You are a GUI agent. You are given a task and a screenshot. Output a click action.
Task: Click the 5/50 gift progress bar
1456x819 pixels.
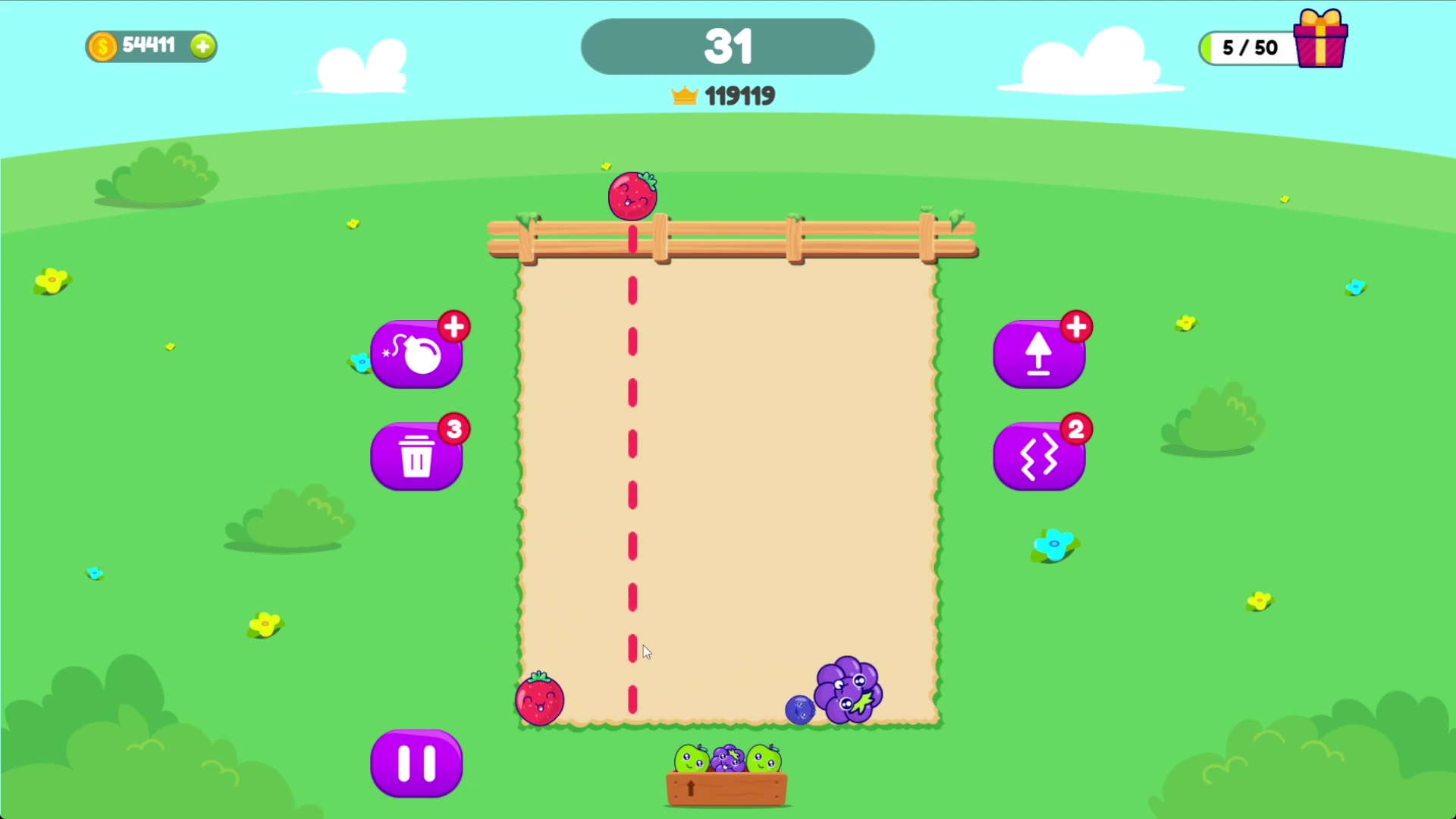coord(1249,48)
